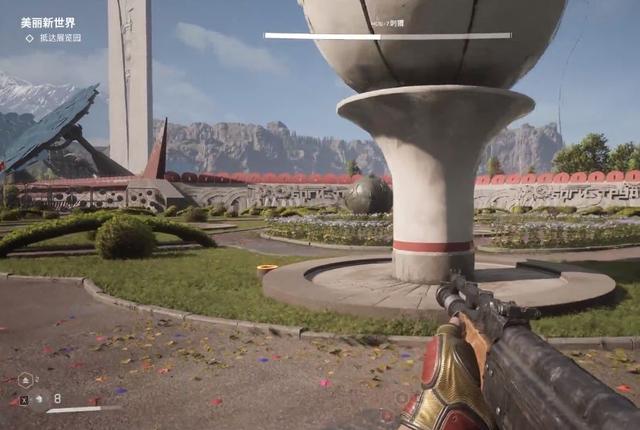Open the 美丽新世界 quest tracker

[48, 22]
